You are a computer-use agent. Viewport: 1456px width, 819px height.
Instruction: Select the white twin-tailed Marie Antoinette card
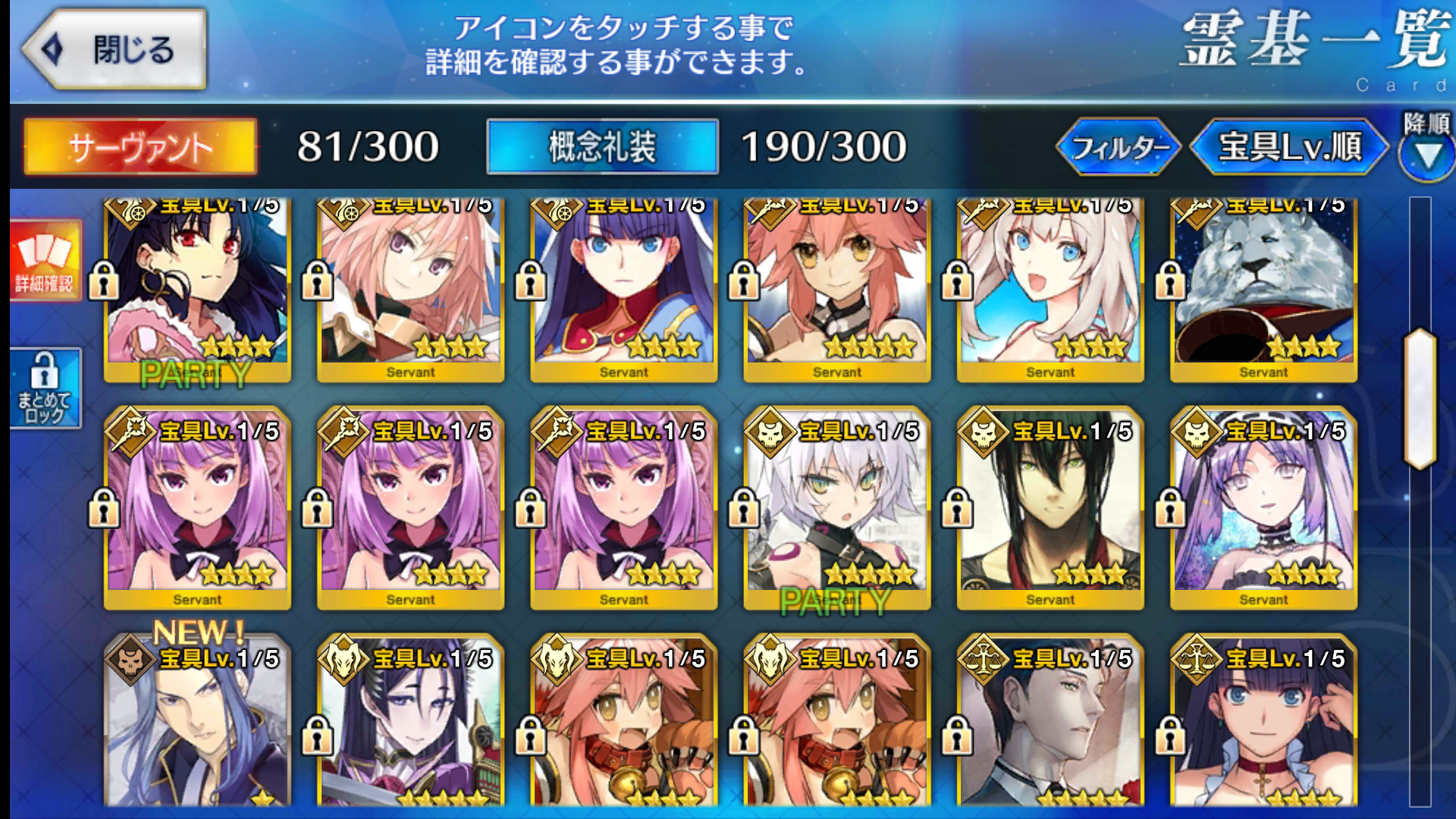tap(1050, 288)
